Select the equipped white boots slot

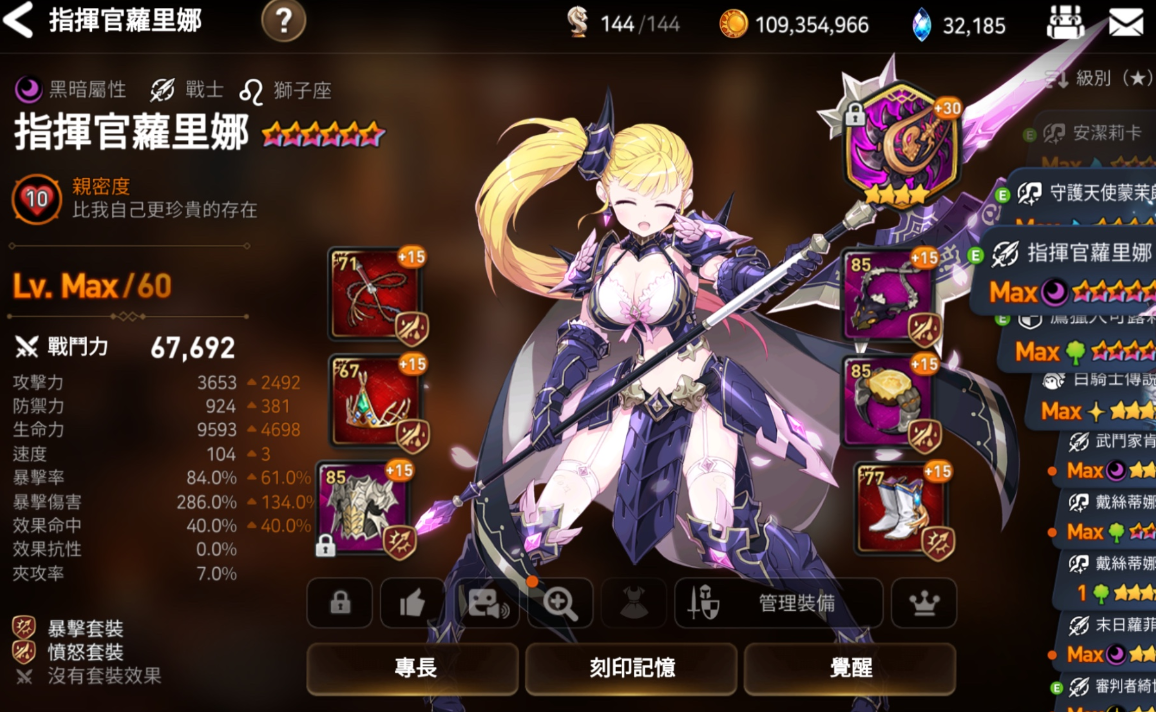(x=900, y=507)
